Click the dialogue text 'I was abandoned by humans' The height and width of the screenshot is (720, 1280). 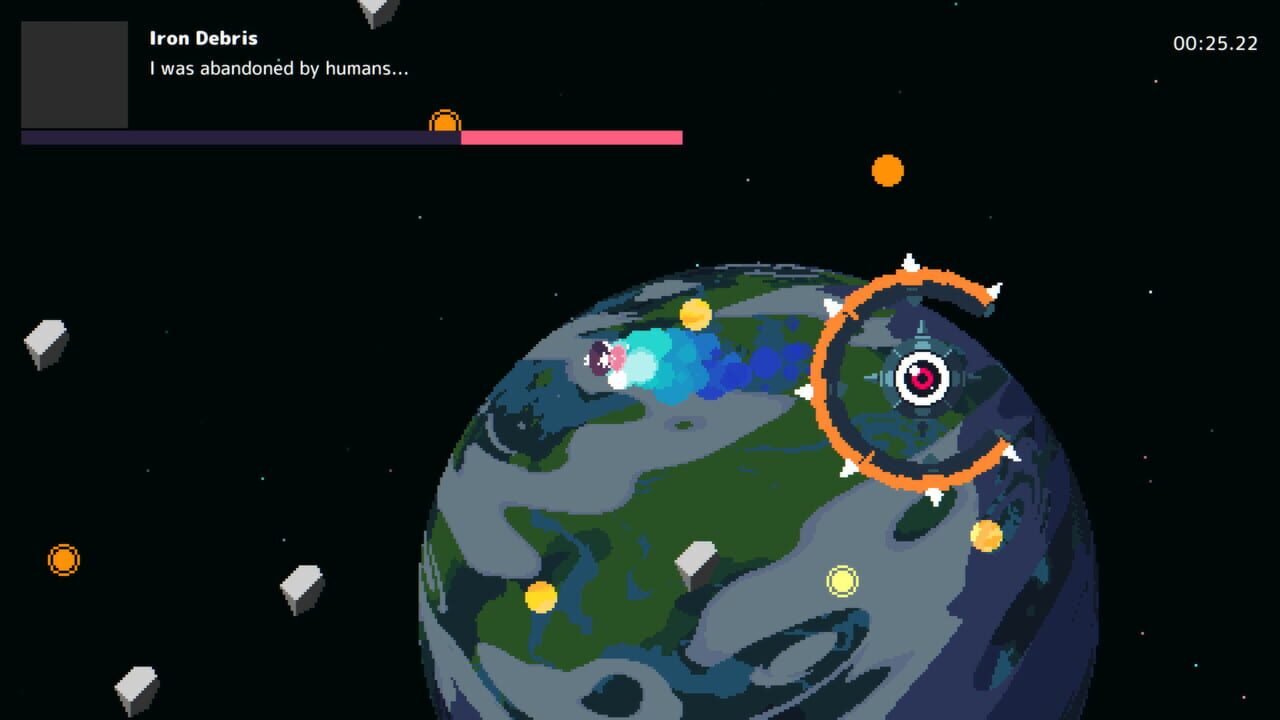point(280,69)
